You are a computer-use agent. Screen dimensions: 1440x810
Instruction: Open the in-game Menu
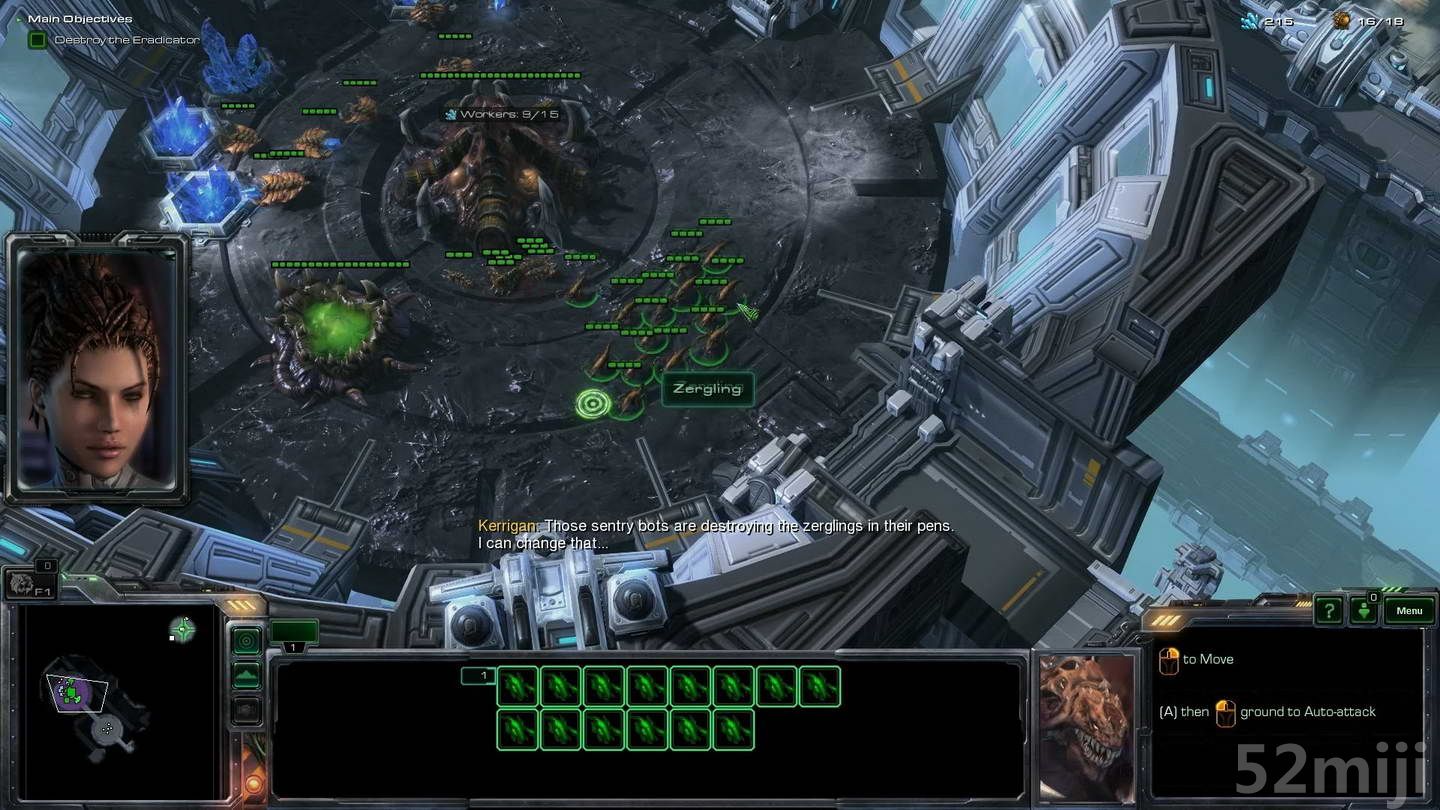point(1409,610)
